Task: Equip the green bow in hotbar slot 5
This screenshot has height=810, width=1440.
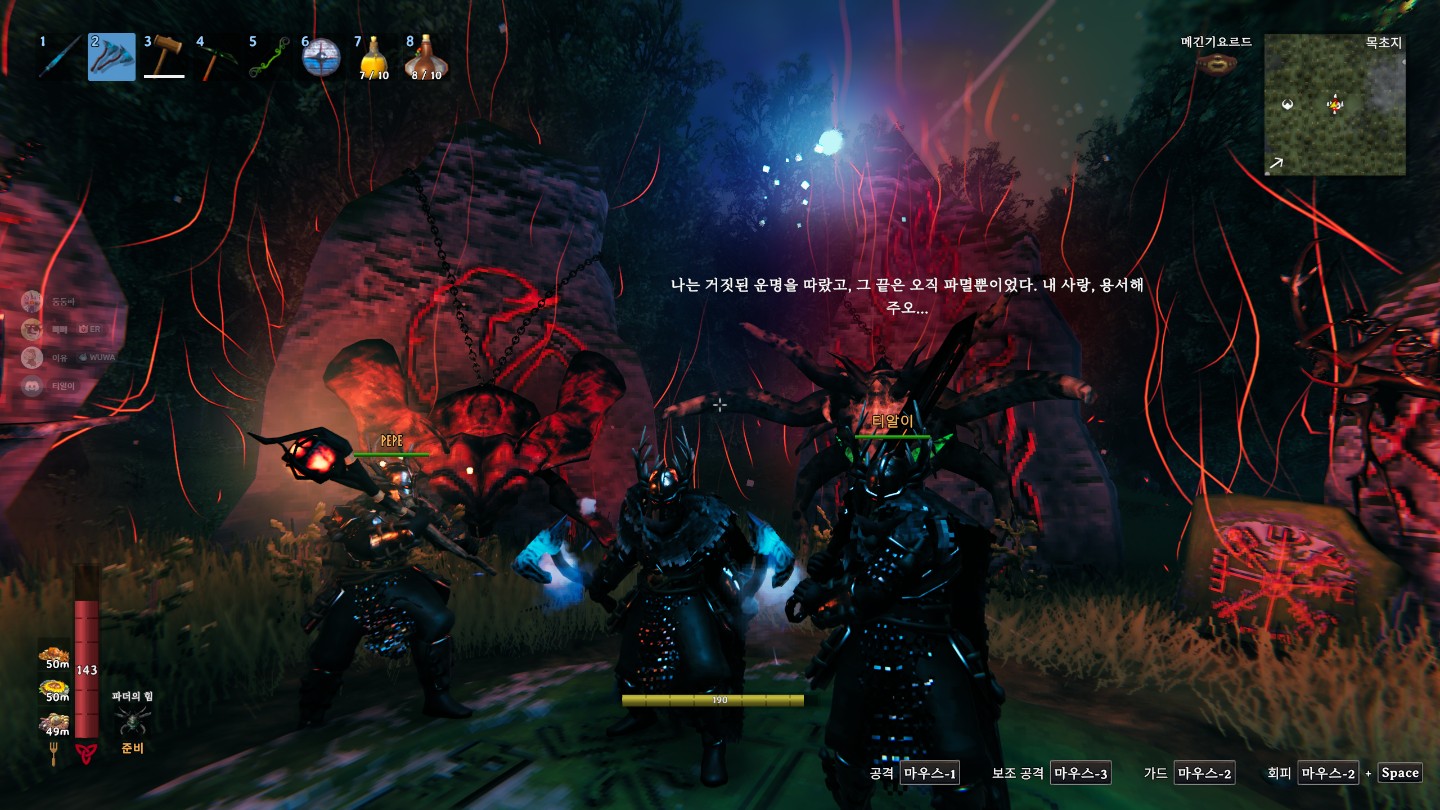Action: [x=268, y=57]
